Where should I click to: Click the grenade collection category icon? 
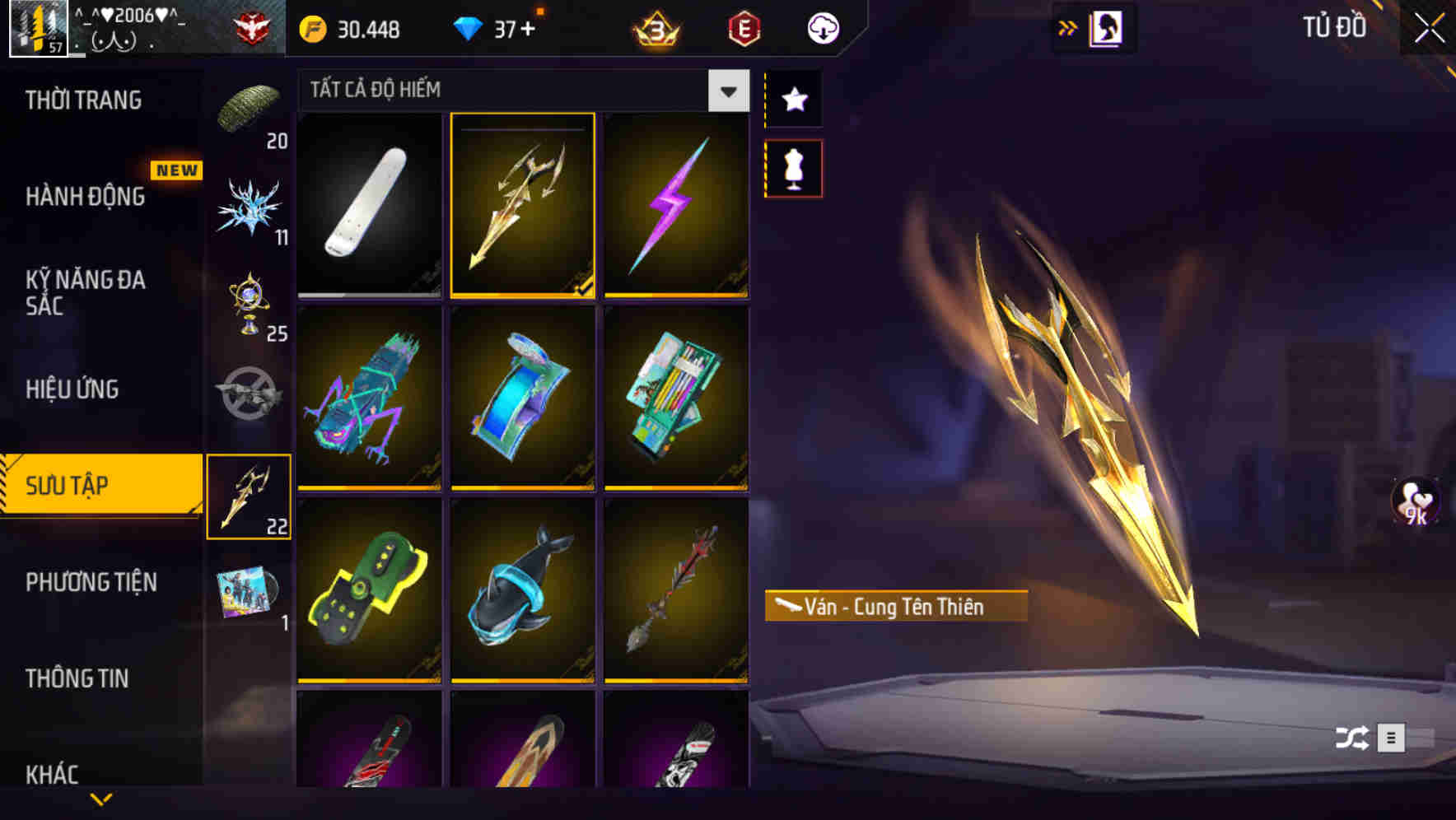[250, 393]
